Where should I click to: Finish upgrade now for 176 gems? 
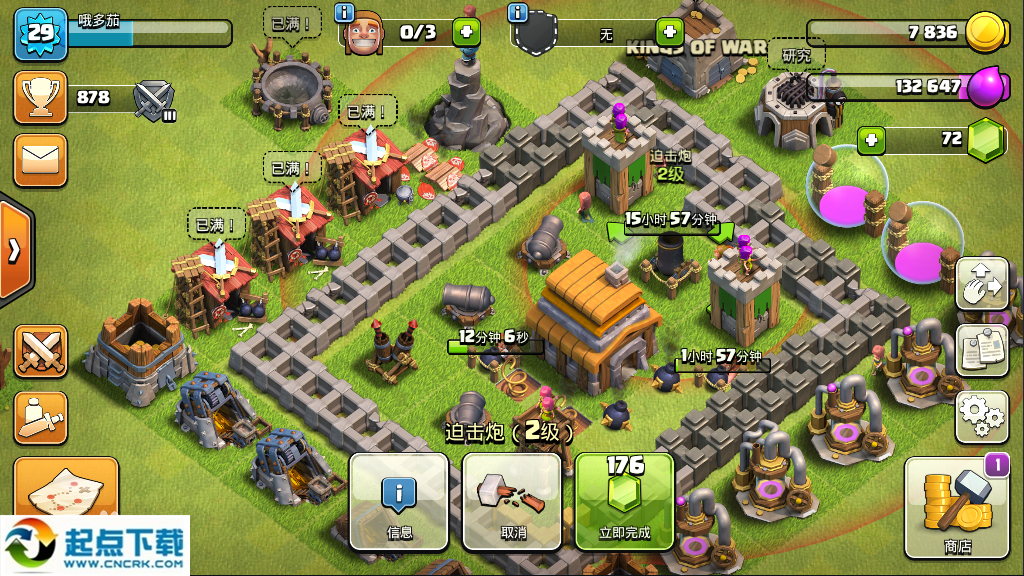coord(625,501)
